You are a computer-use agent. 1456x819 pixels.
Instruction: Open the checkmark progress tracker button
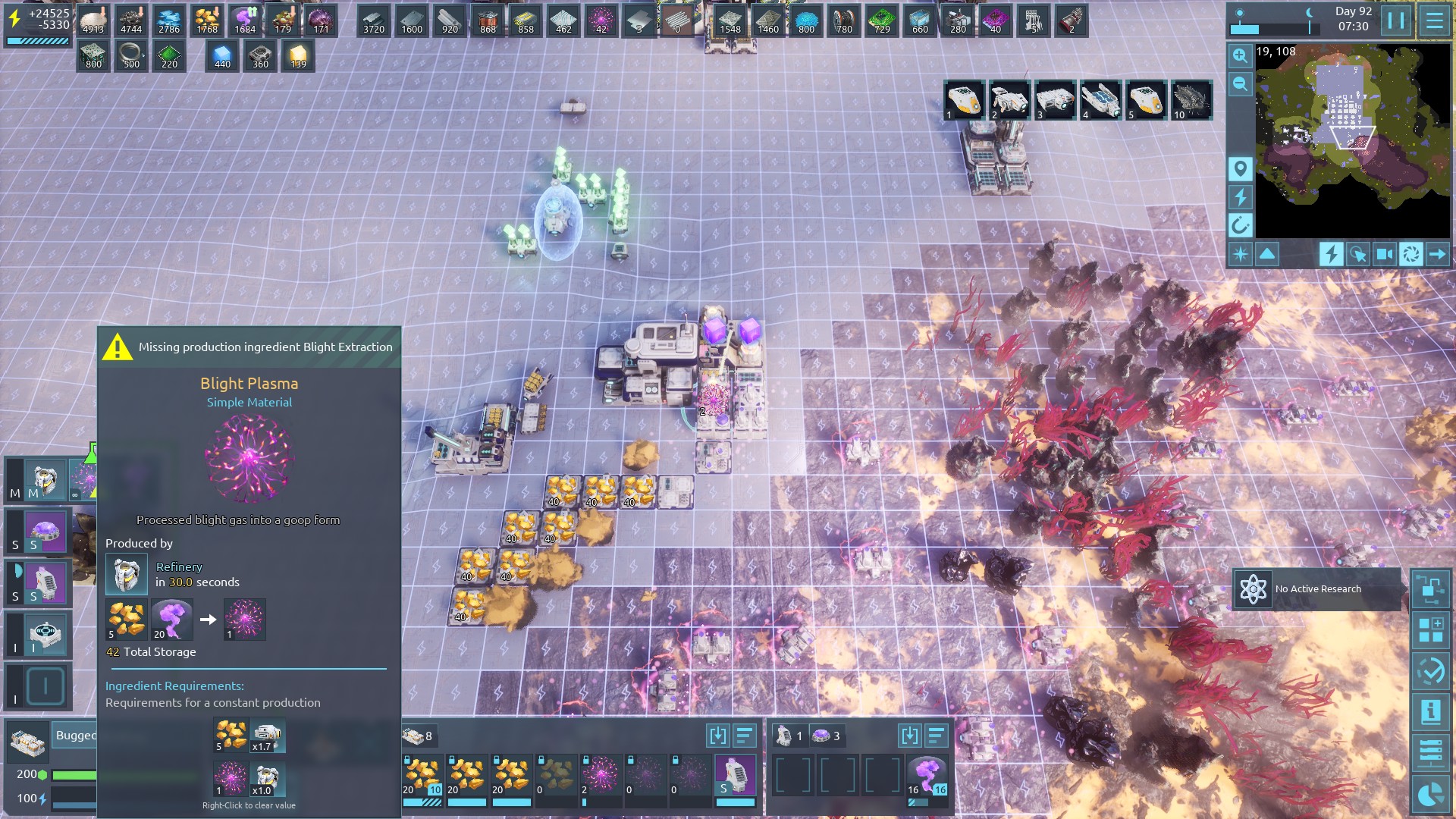[1430, 671]
